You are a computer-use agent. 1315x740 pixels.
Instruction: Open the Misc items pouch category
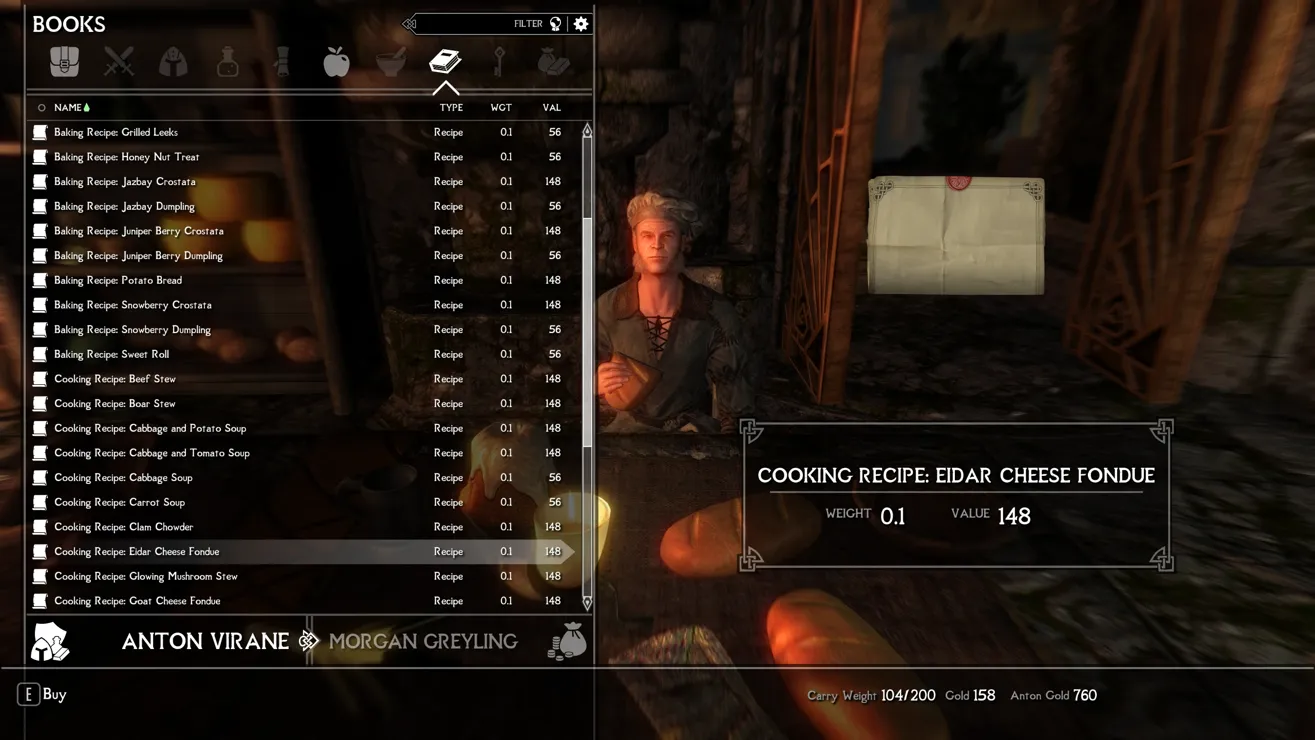pyautogui.click(x=553, y=62)
